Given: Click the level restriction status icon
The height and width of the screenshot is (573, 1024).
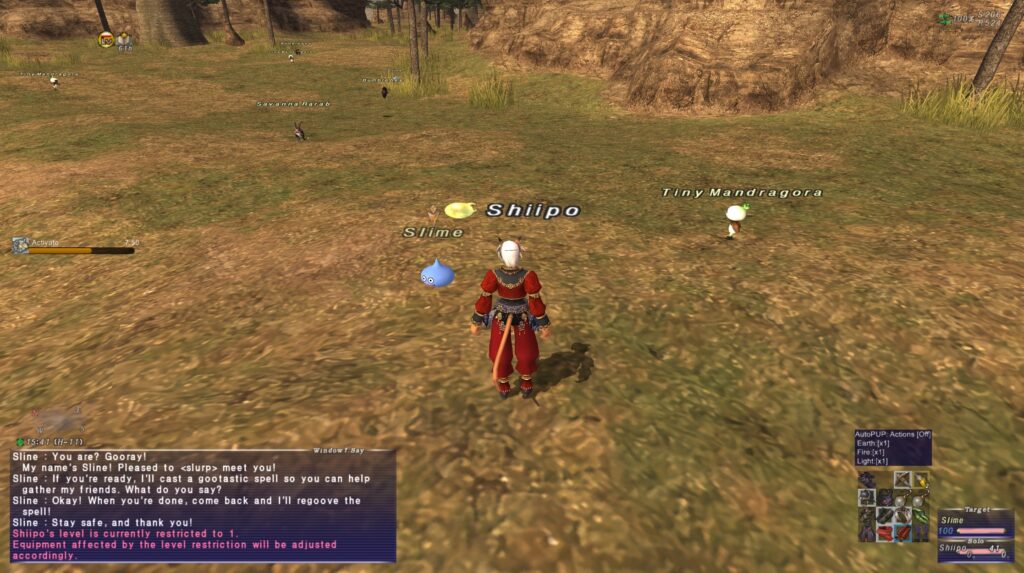Looking at the screenshot, I should (105, 39).
